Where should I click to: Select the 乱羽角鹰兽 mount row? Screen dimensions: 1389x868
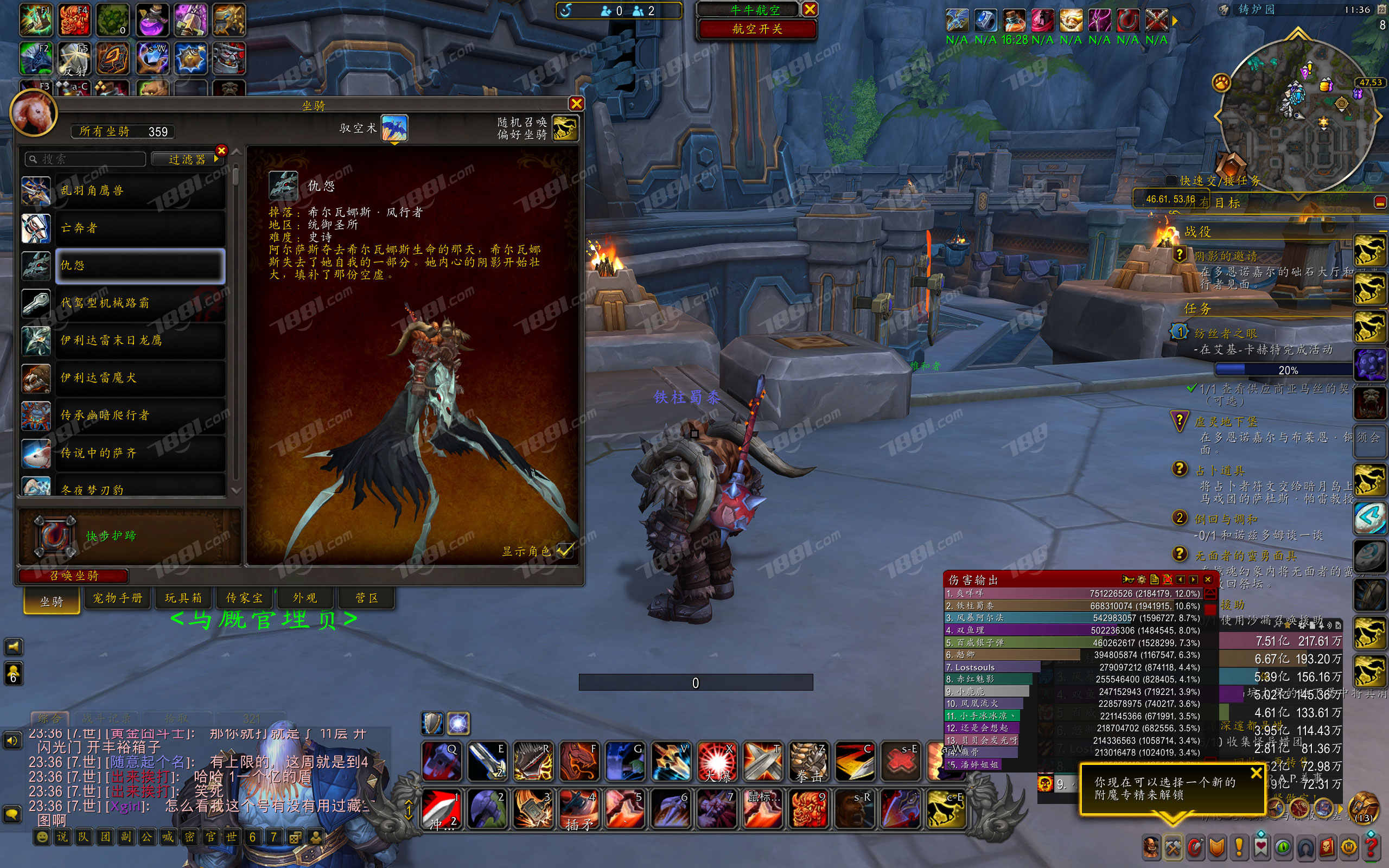139,190
